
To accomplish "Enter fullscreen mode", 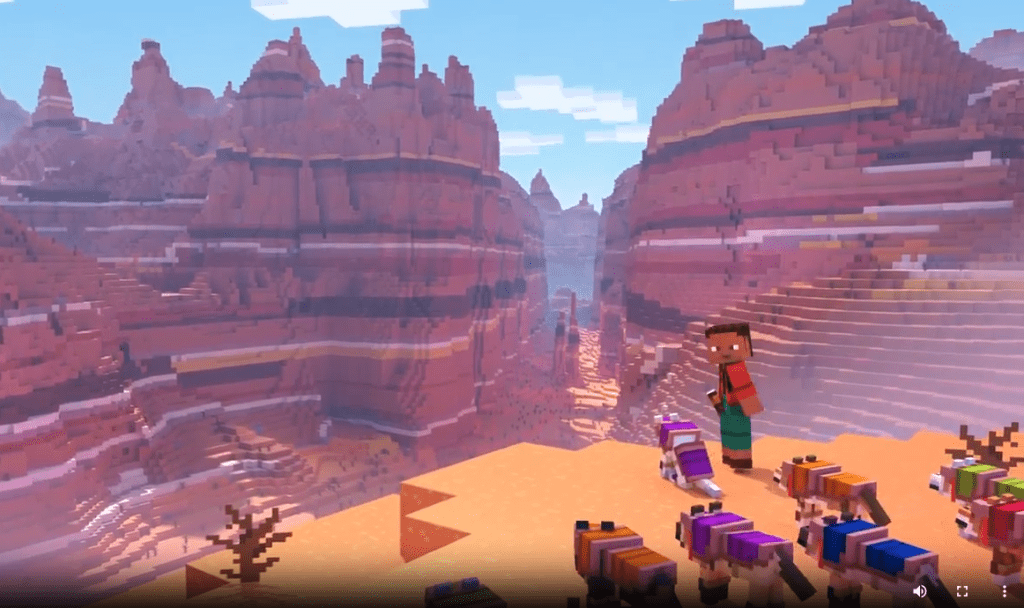I will [962, 591].
